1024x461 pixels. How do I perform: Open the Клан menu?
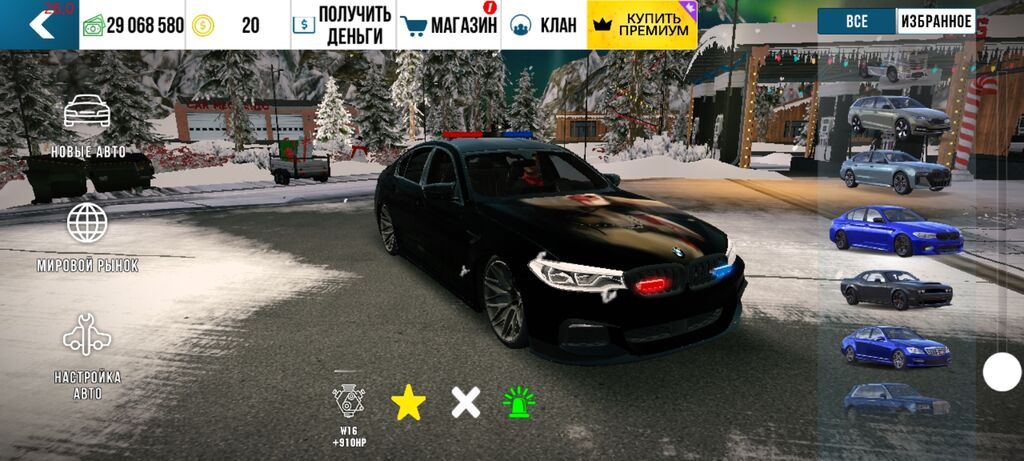[545, 25]
